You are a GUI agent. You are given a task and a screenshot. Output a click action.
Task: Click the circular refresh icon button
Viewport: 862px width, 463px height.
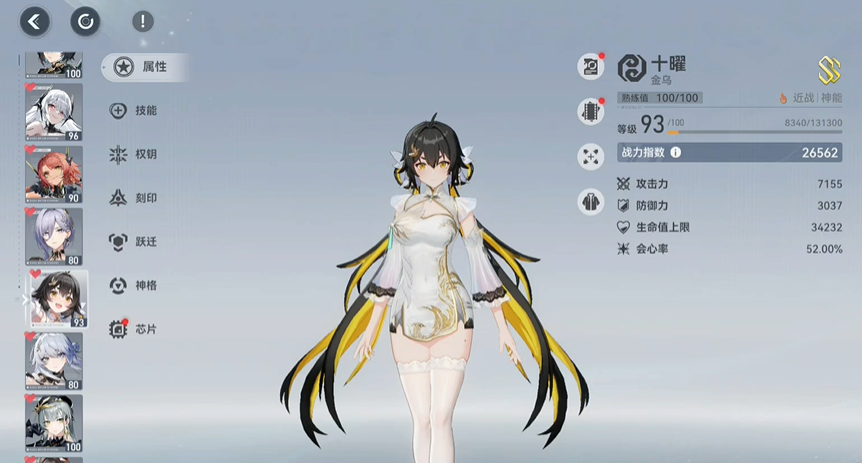coord(85,21)
